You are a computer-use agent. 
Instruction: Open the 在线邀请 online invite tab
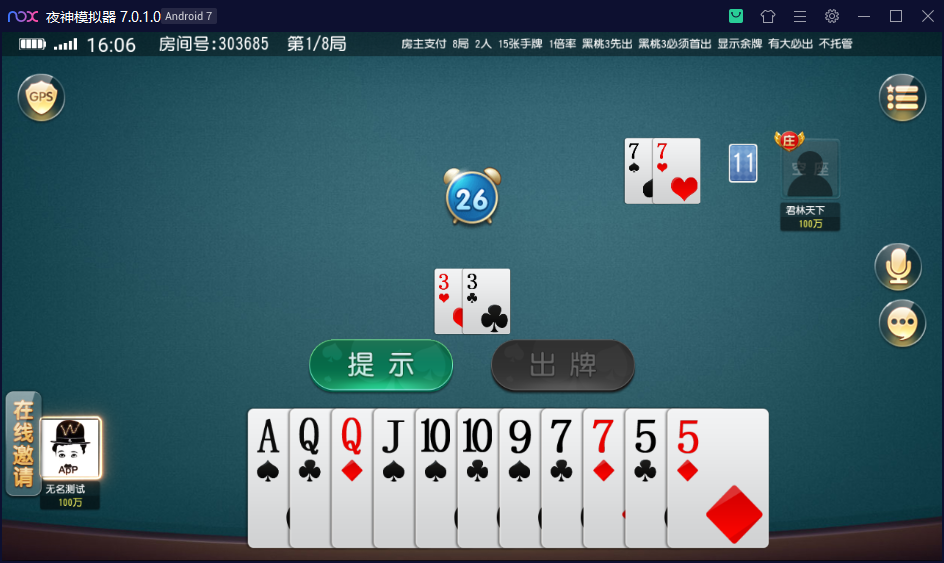(x=23, y=443)
